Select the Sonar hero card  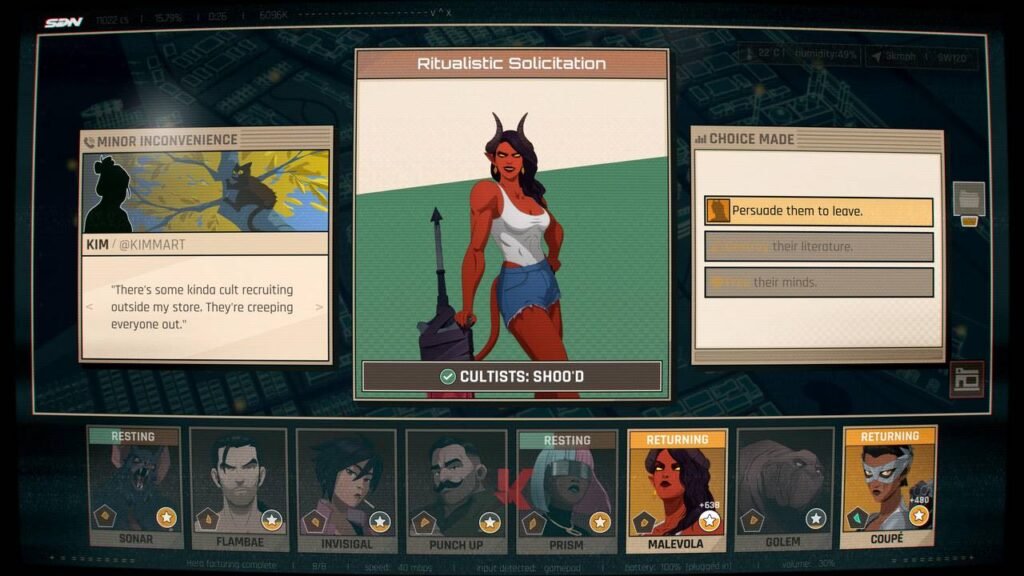[x=133, y=489]
